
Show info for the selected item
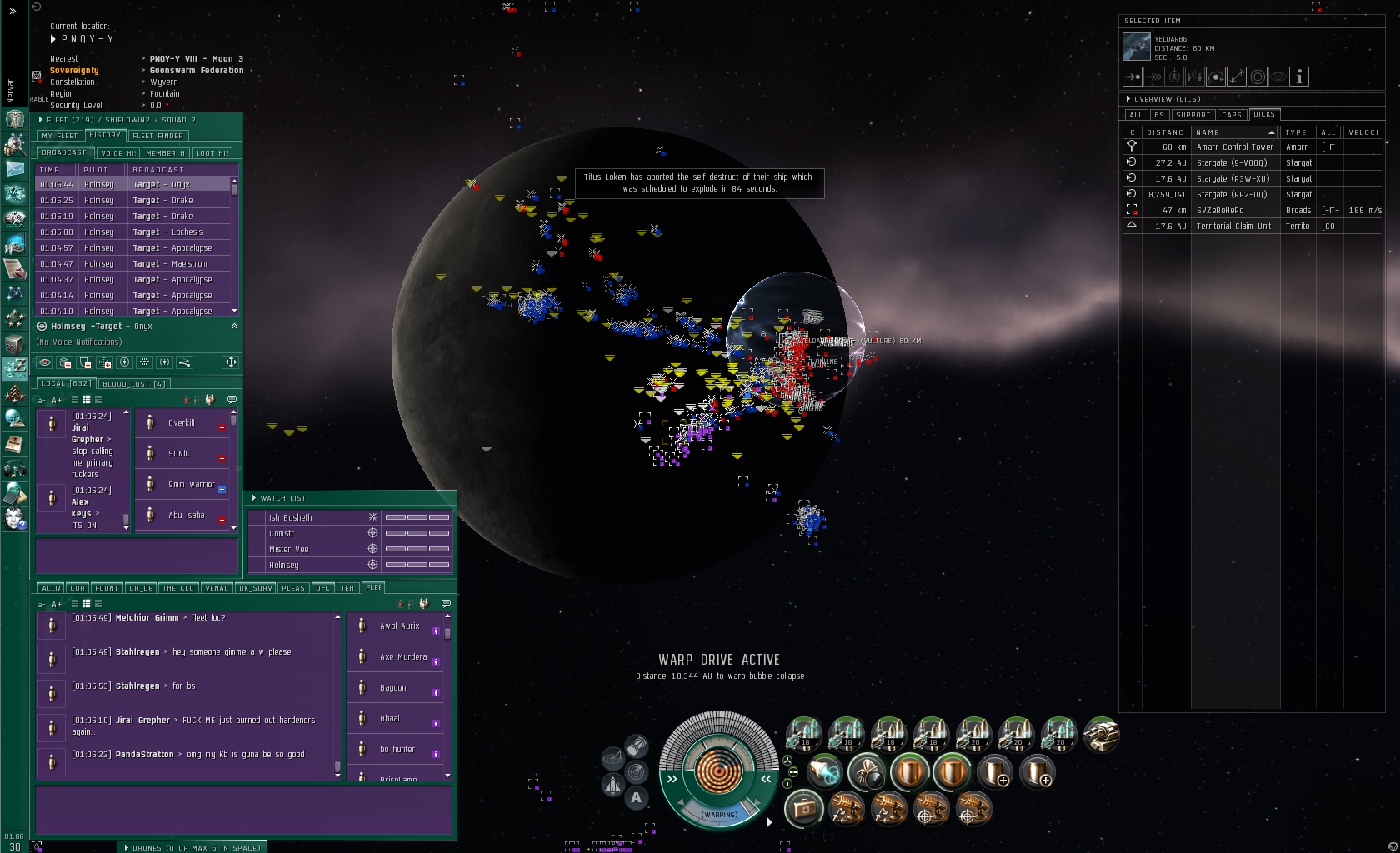coord(1298,77)
